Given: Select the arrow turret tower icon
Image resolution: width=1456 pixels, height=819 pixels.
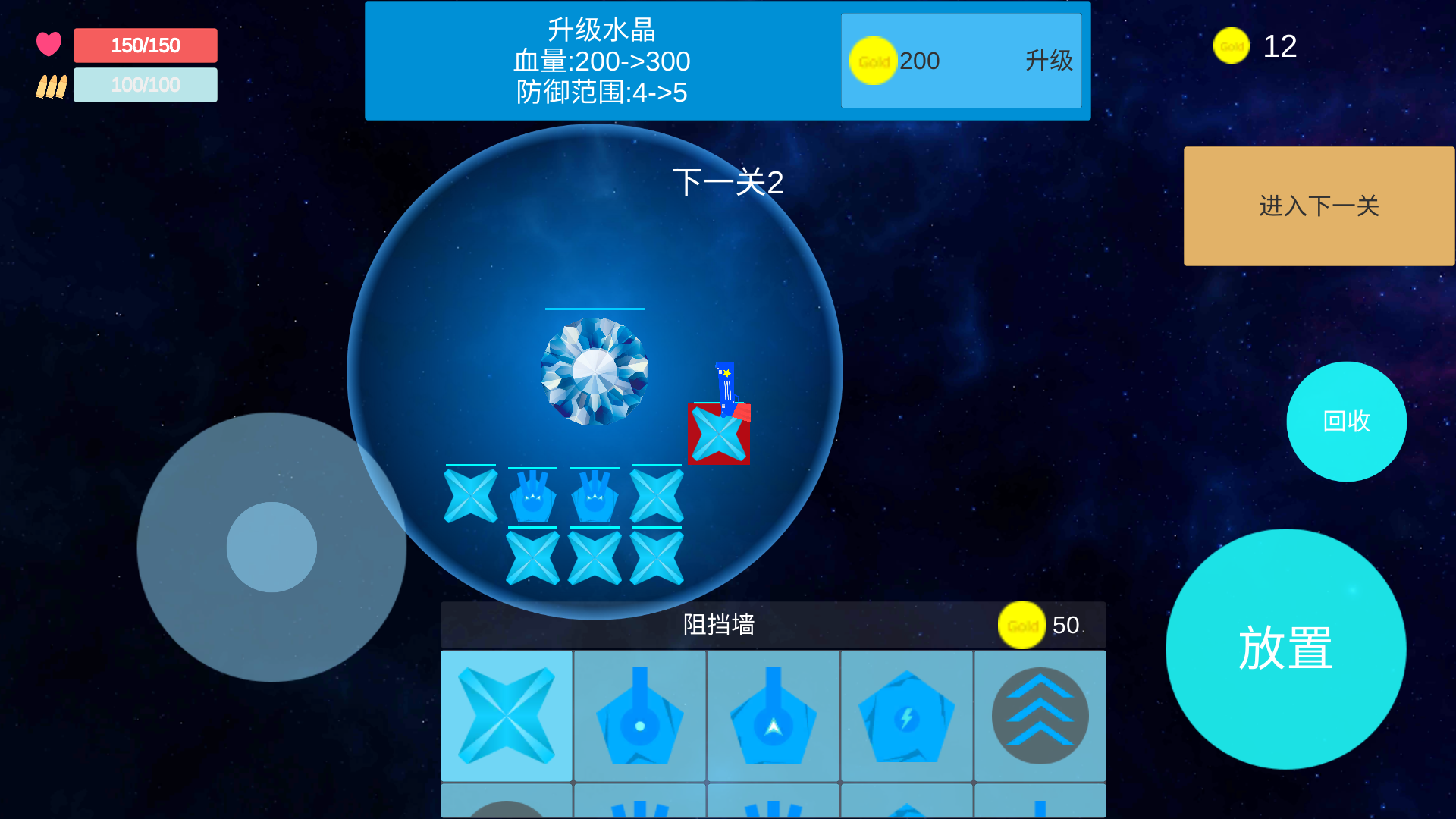Looking at the screenshot, I should 773,716.
